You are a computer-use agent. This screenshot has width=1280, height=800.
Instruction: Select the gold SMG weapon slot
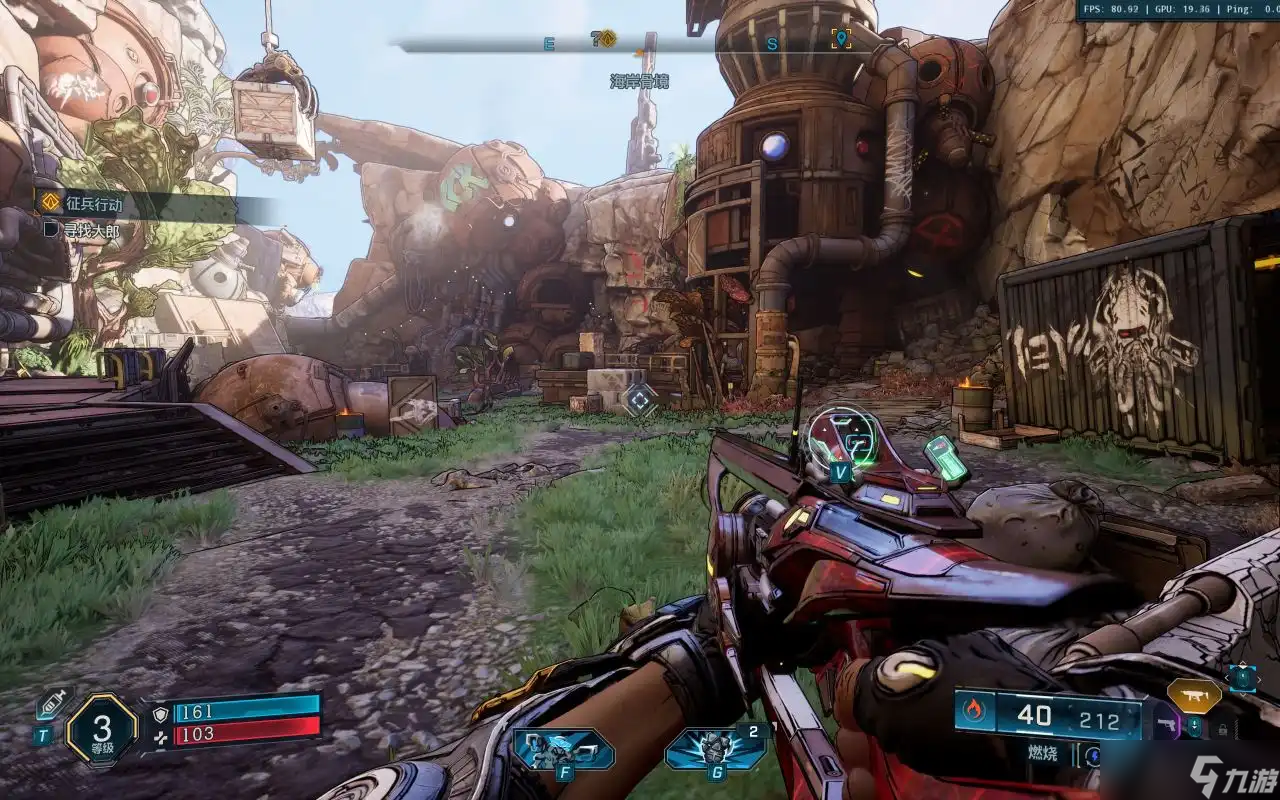click(1194, 695)
